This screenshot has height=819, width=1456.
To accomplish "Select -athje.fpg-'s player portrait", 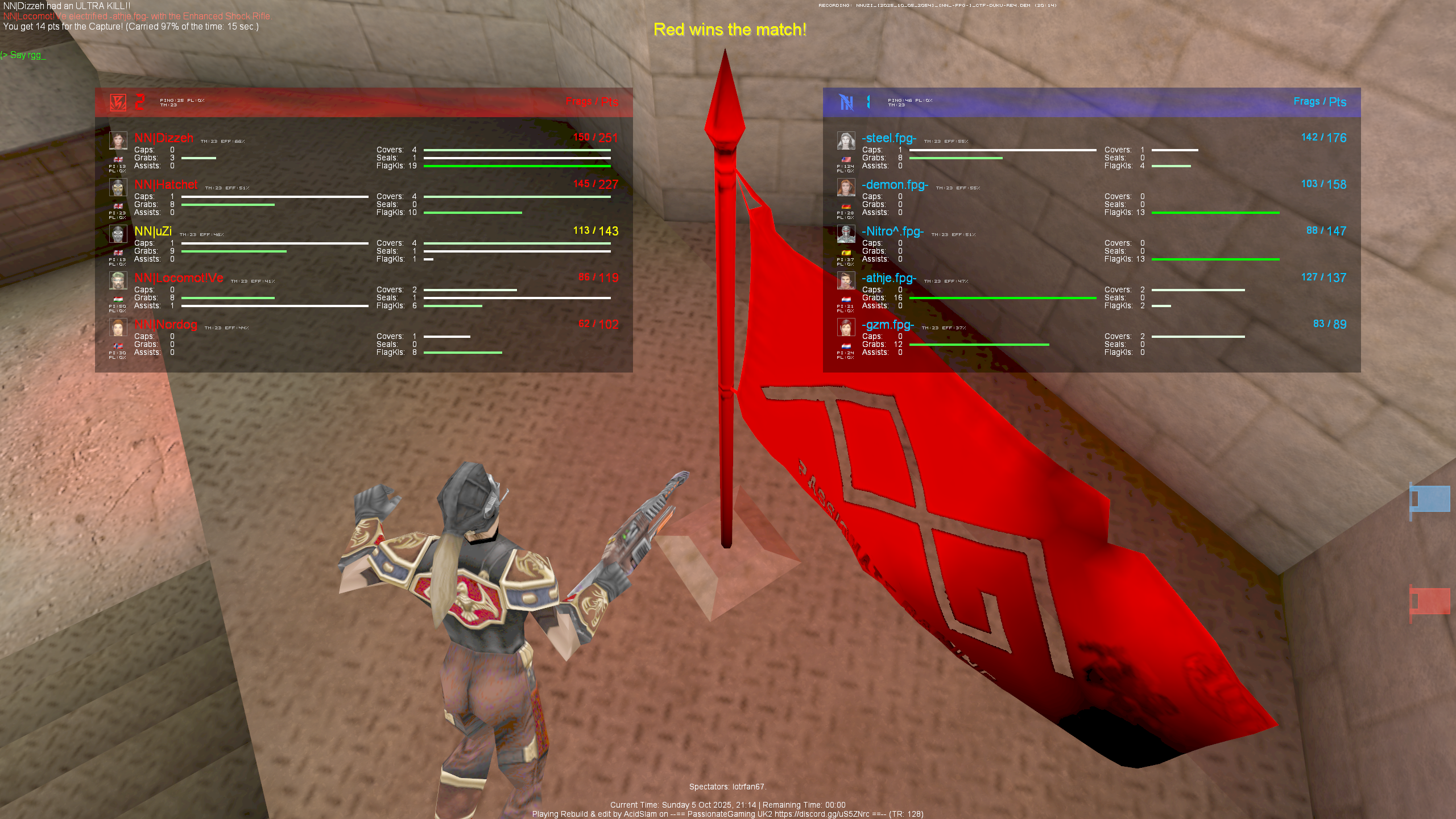I will coord(846,279).
